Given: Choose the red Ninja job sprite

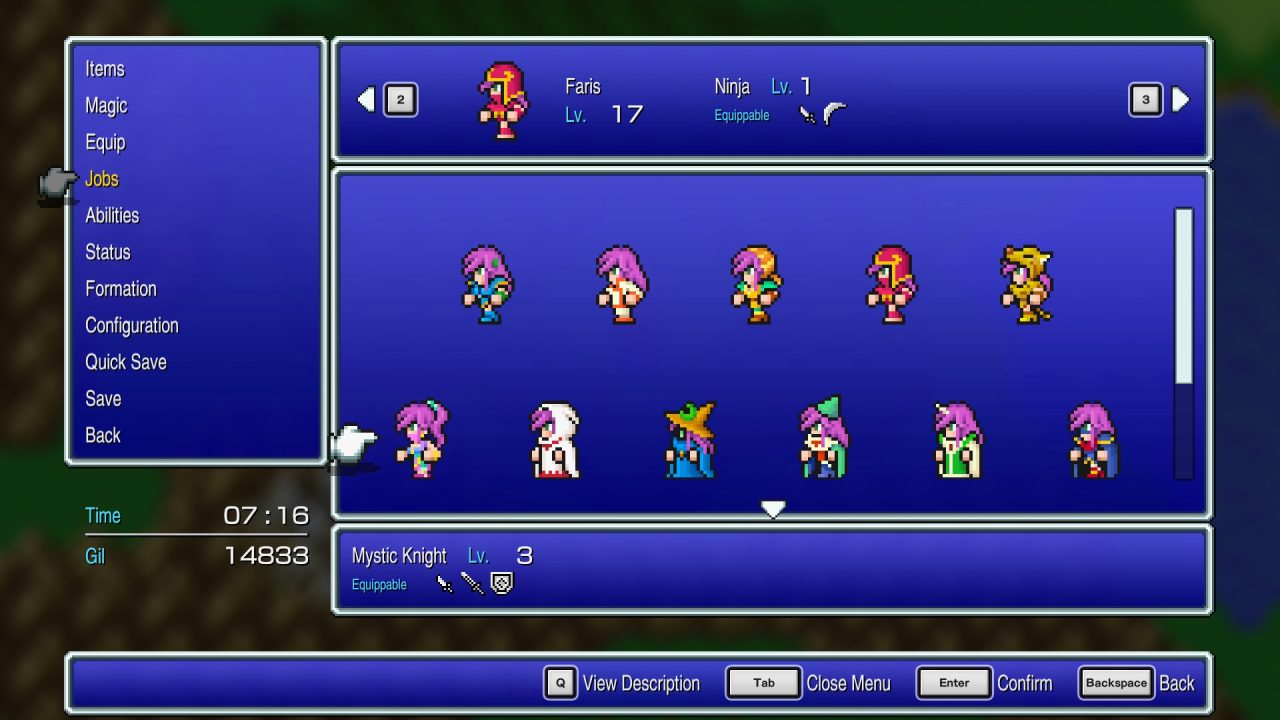Looking at the screenshot, I should (892, 285).
